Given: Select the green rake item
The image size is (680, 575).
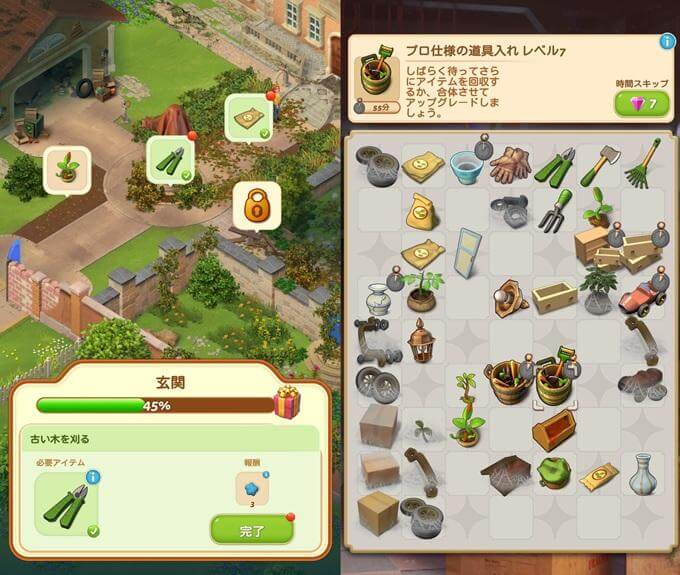Looking at the screenshot, I should pyautogui.click(x=641, y=163).
